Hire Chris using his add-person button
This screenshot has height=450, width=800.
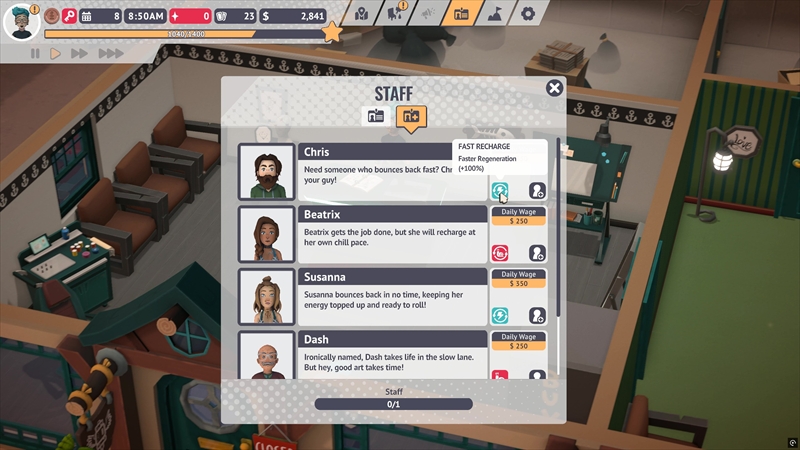537,190
